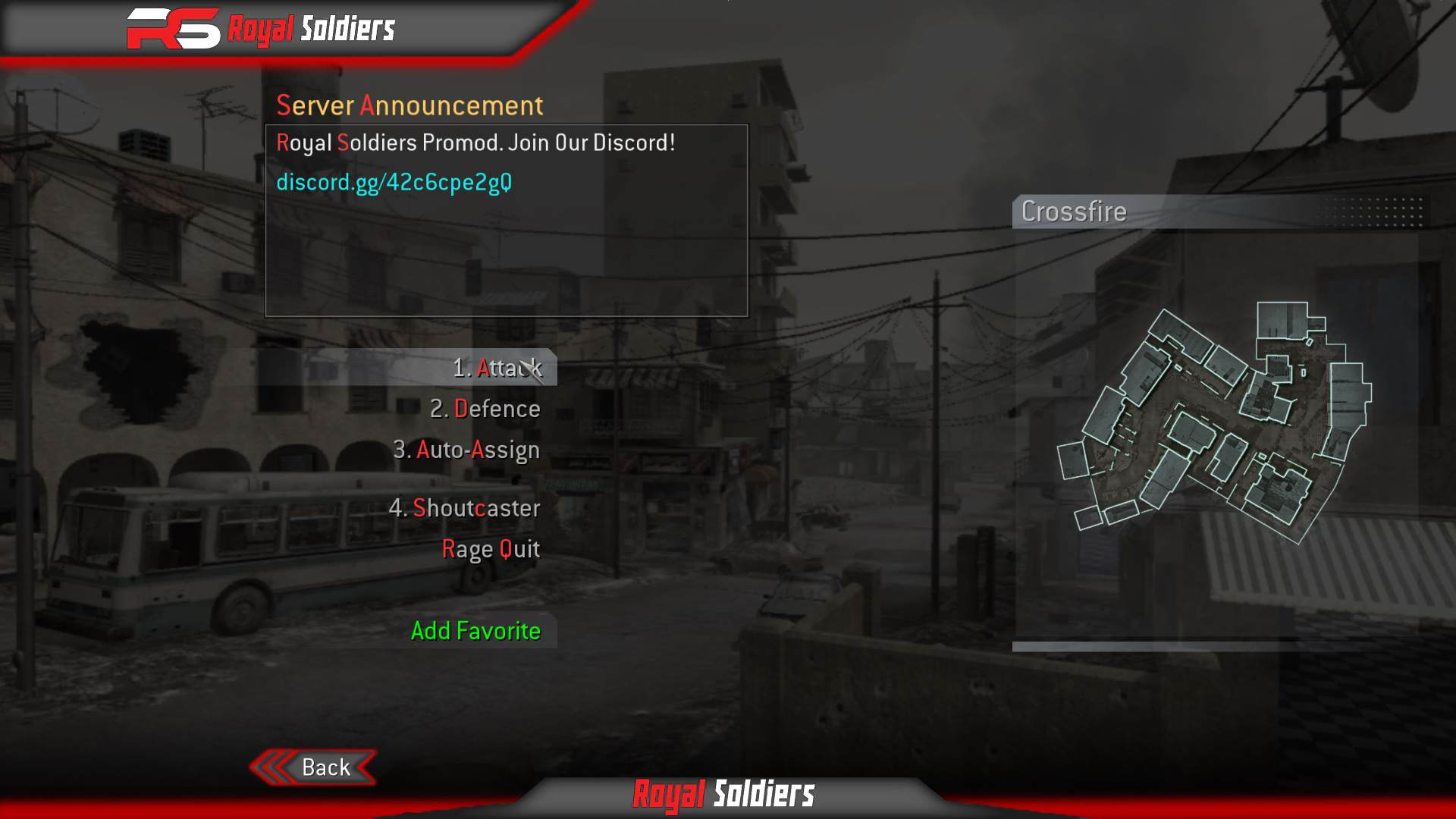This screenshot has width=1456, height=819.
Task: Enter Shoutcaster mode
Action: point(465,509)
